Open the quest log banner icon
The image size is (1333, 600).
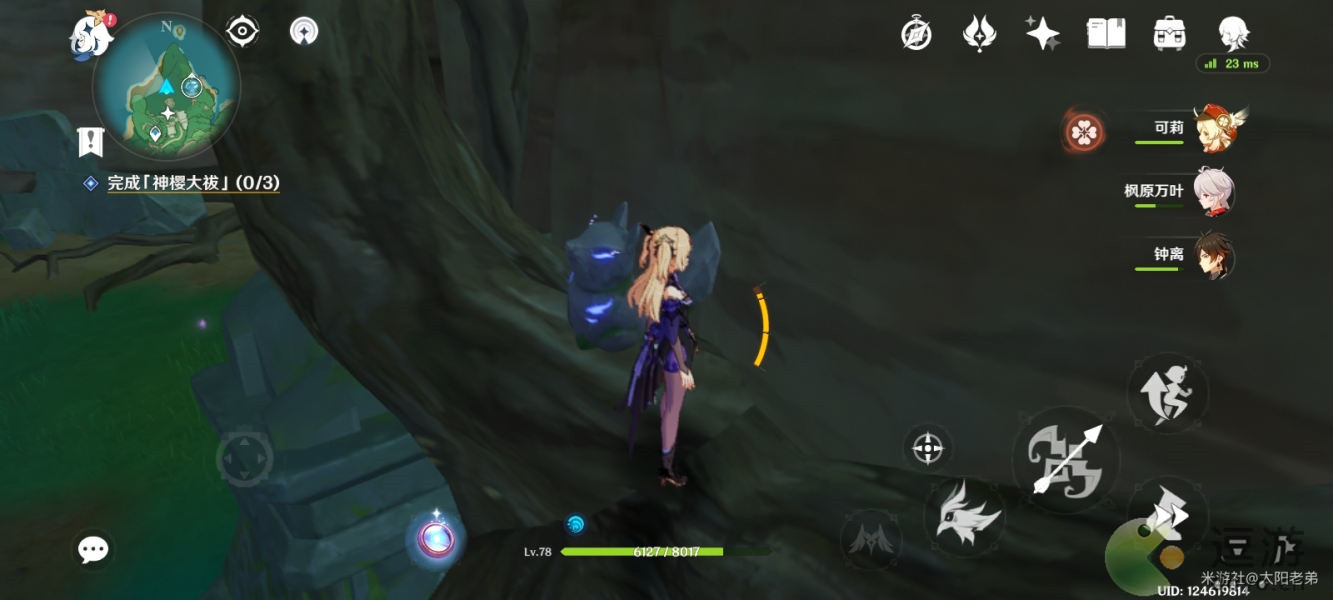(91, 142)
